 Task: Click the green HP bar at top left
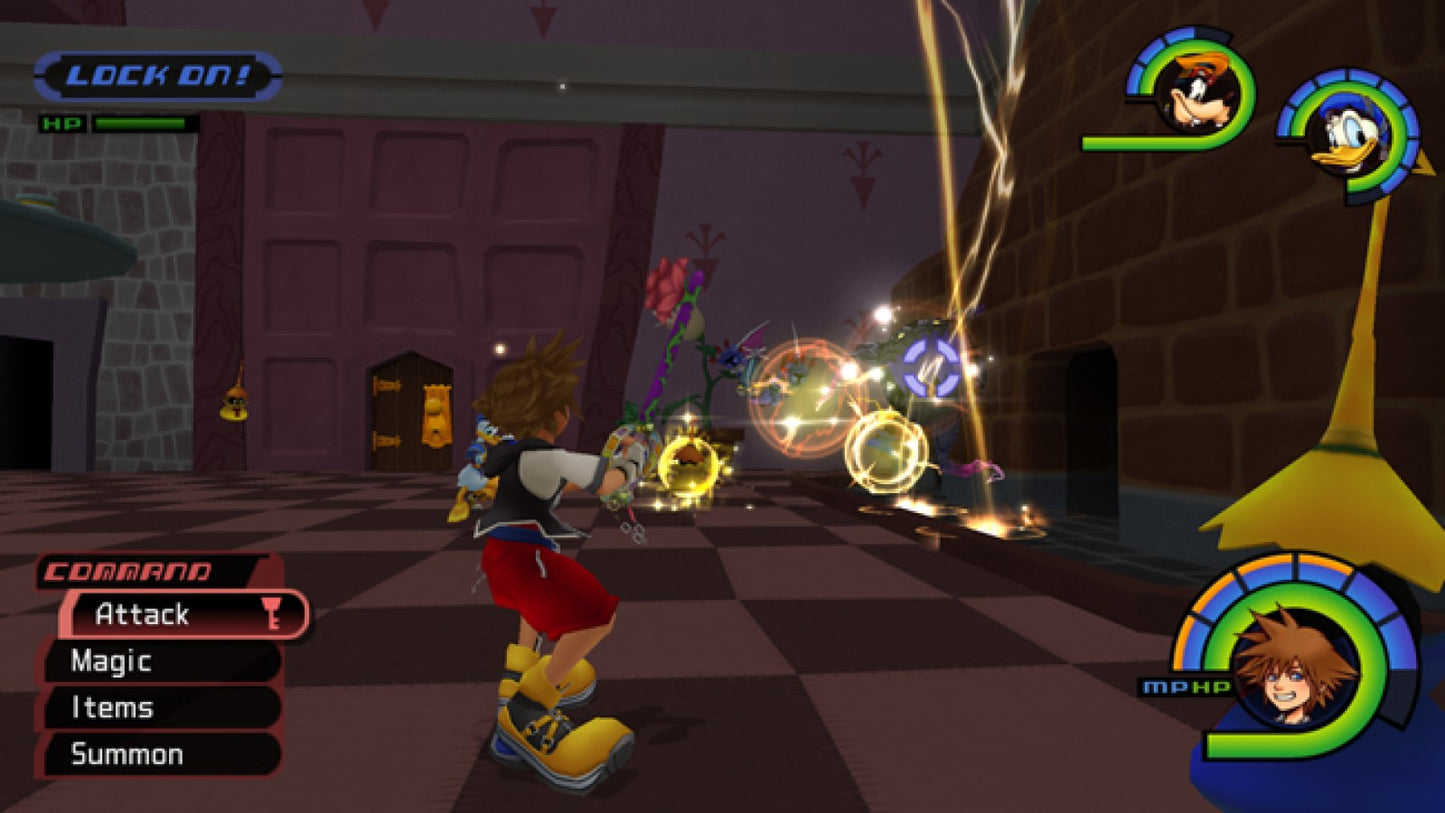pos(140,122)
